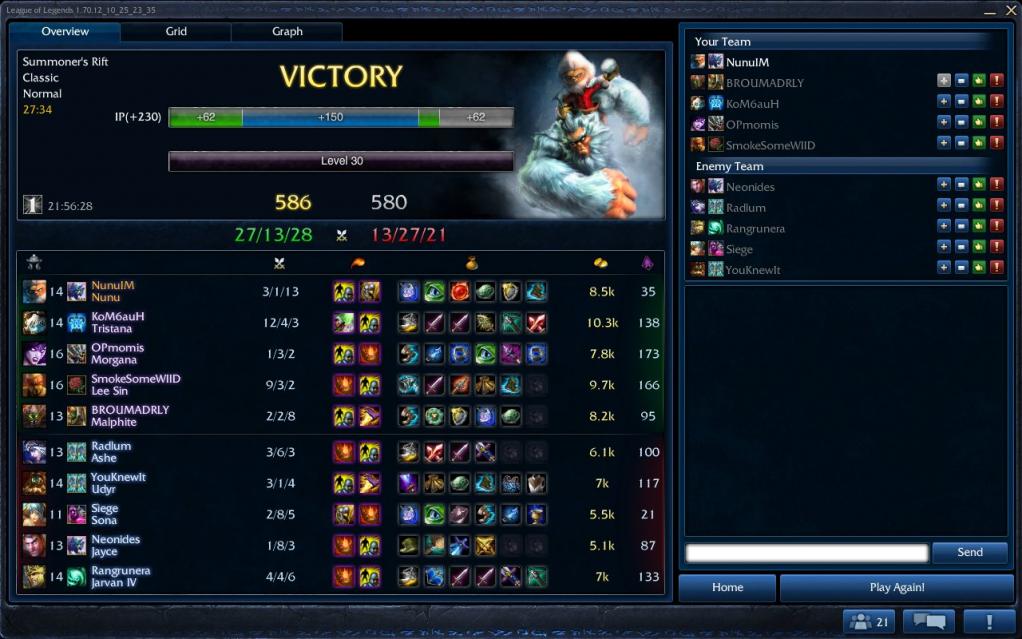
Task: Select the KoM6auH Tristana scoreboard row
Action: pyautogui.click(x=340, y=322)
